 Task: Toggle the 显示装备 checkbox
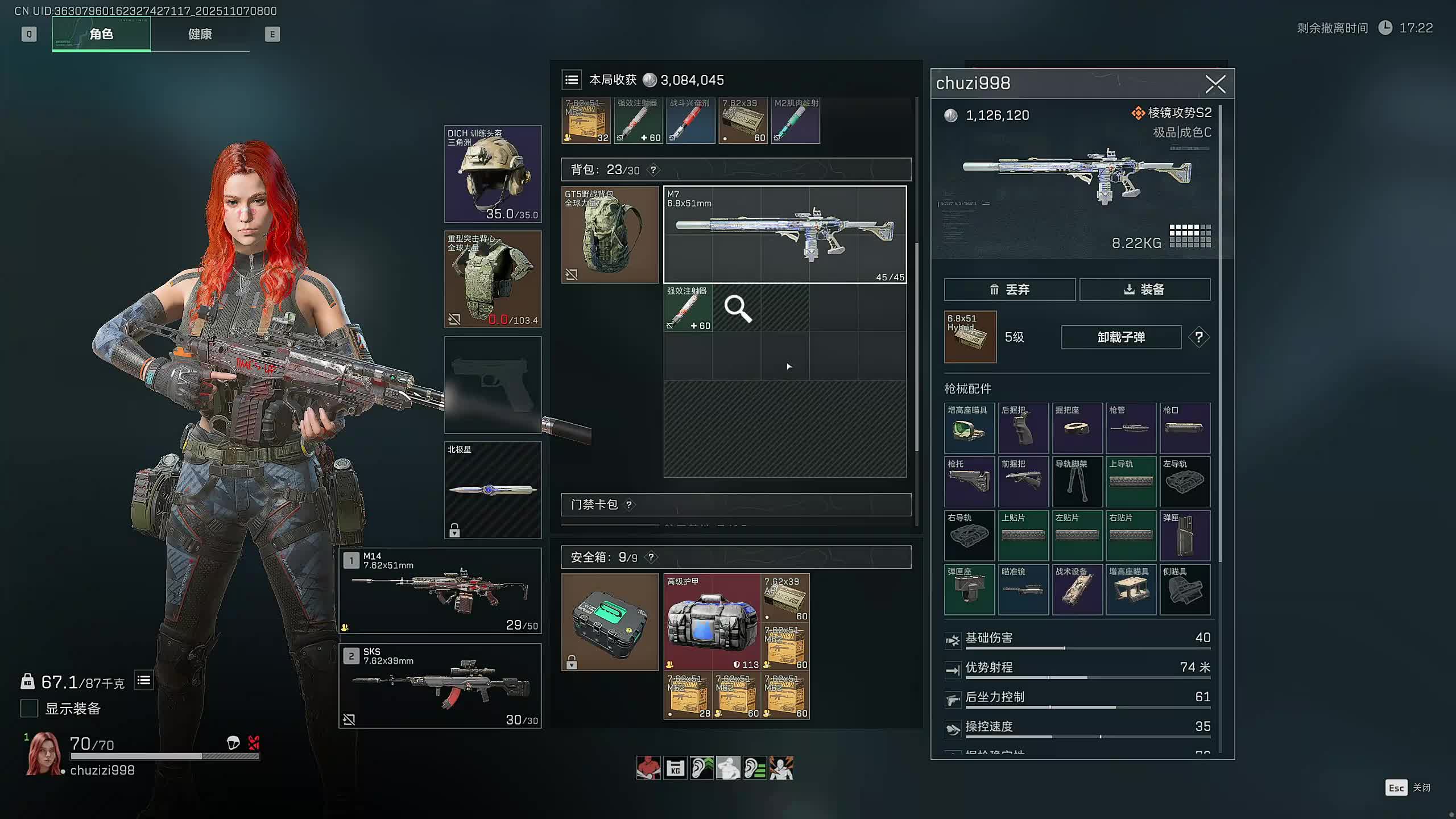[30, 709]
